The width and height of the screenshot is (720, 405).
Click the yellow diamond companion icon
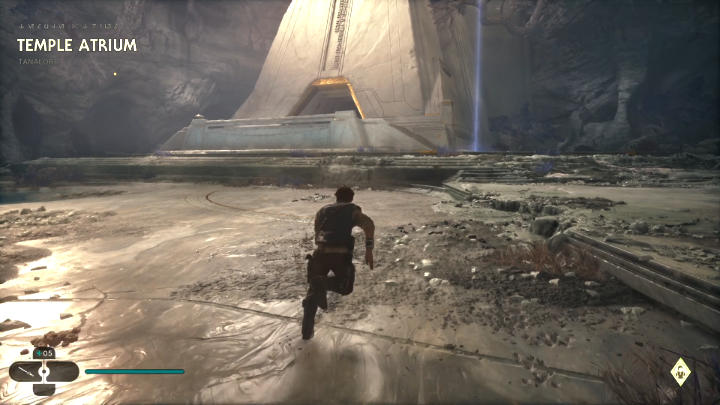680,372
